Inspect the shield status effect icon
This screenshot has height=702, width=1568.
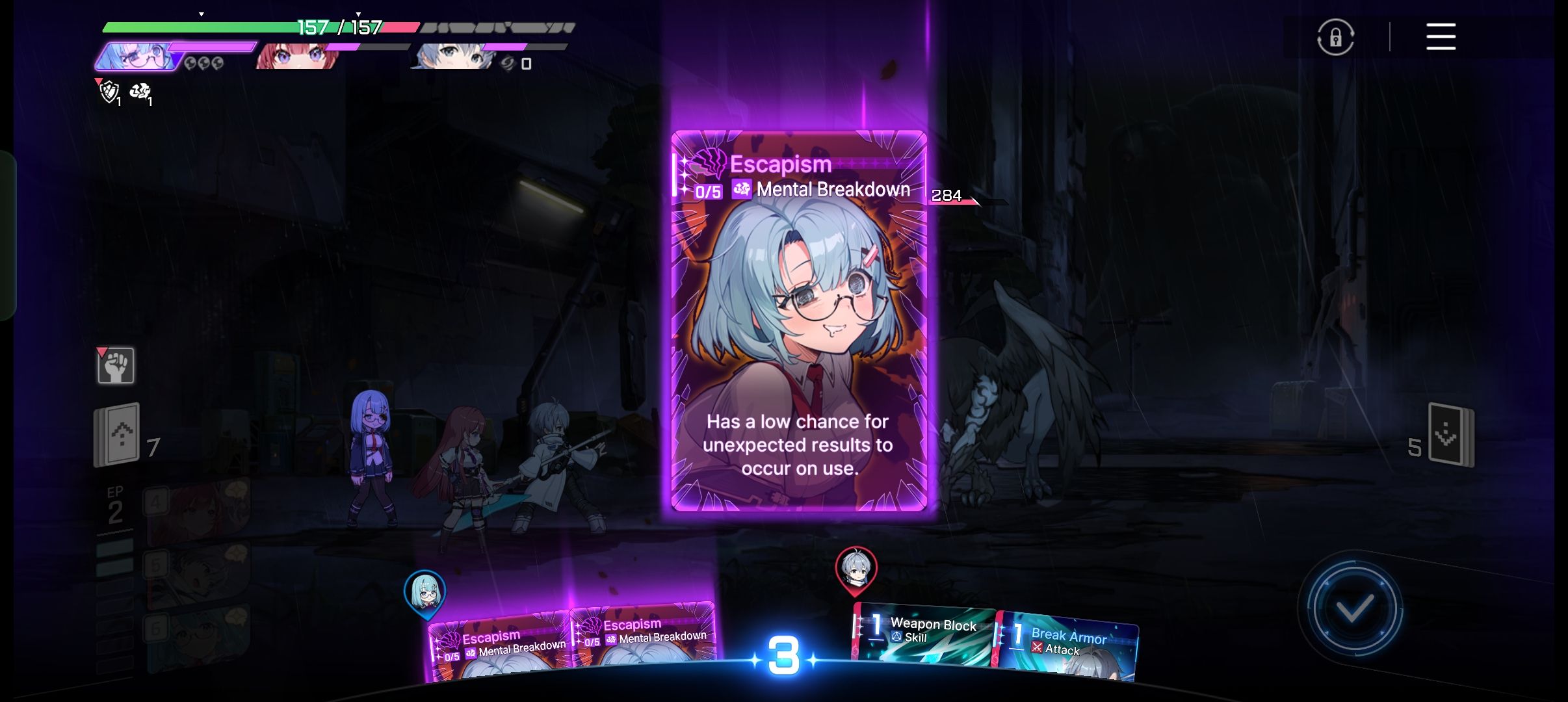[x=109, y=92]
